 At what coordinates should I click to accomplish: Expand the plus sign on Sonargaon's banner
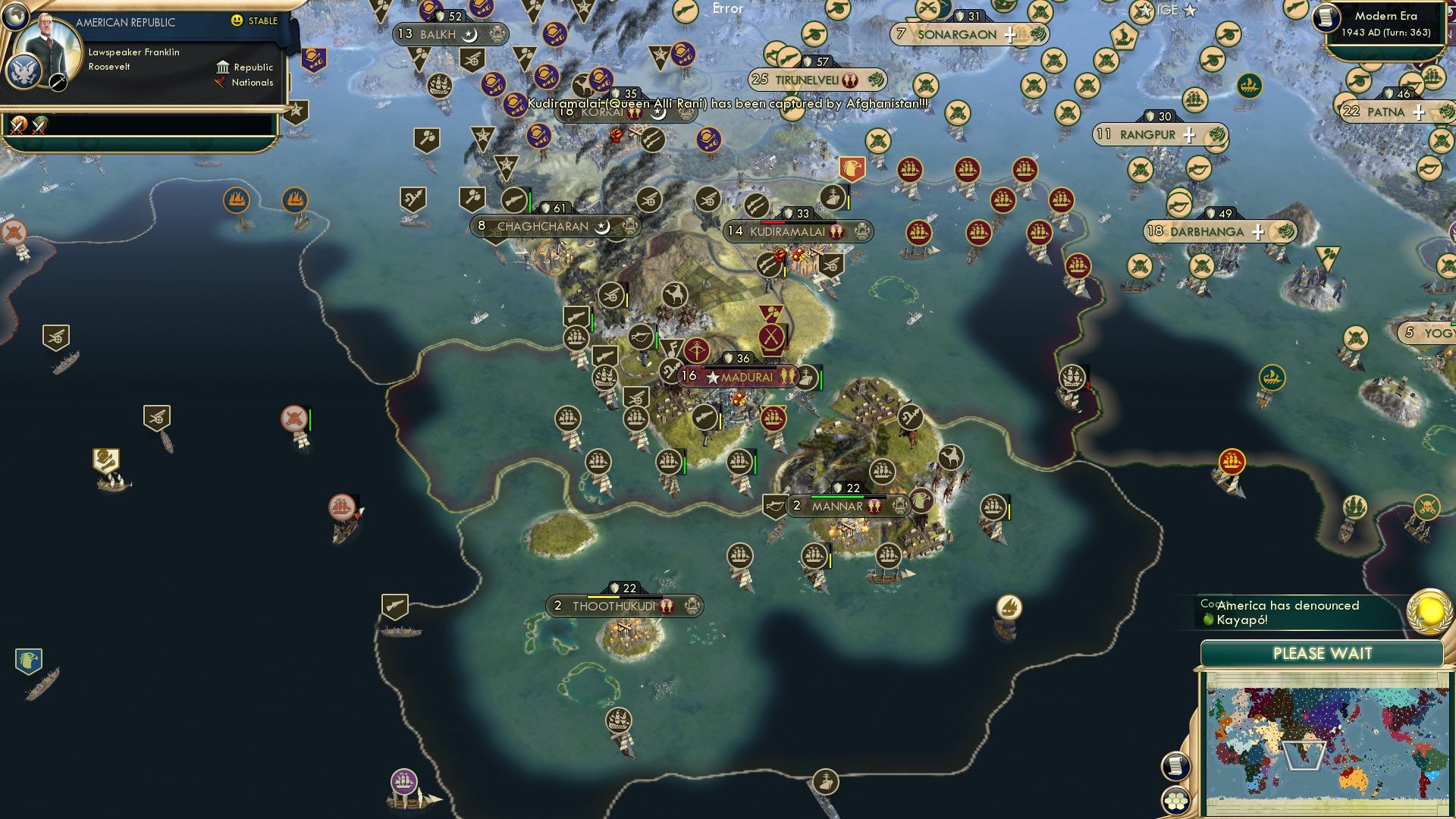pyautogui.click(x=1009, y=34)
